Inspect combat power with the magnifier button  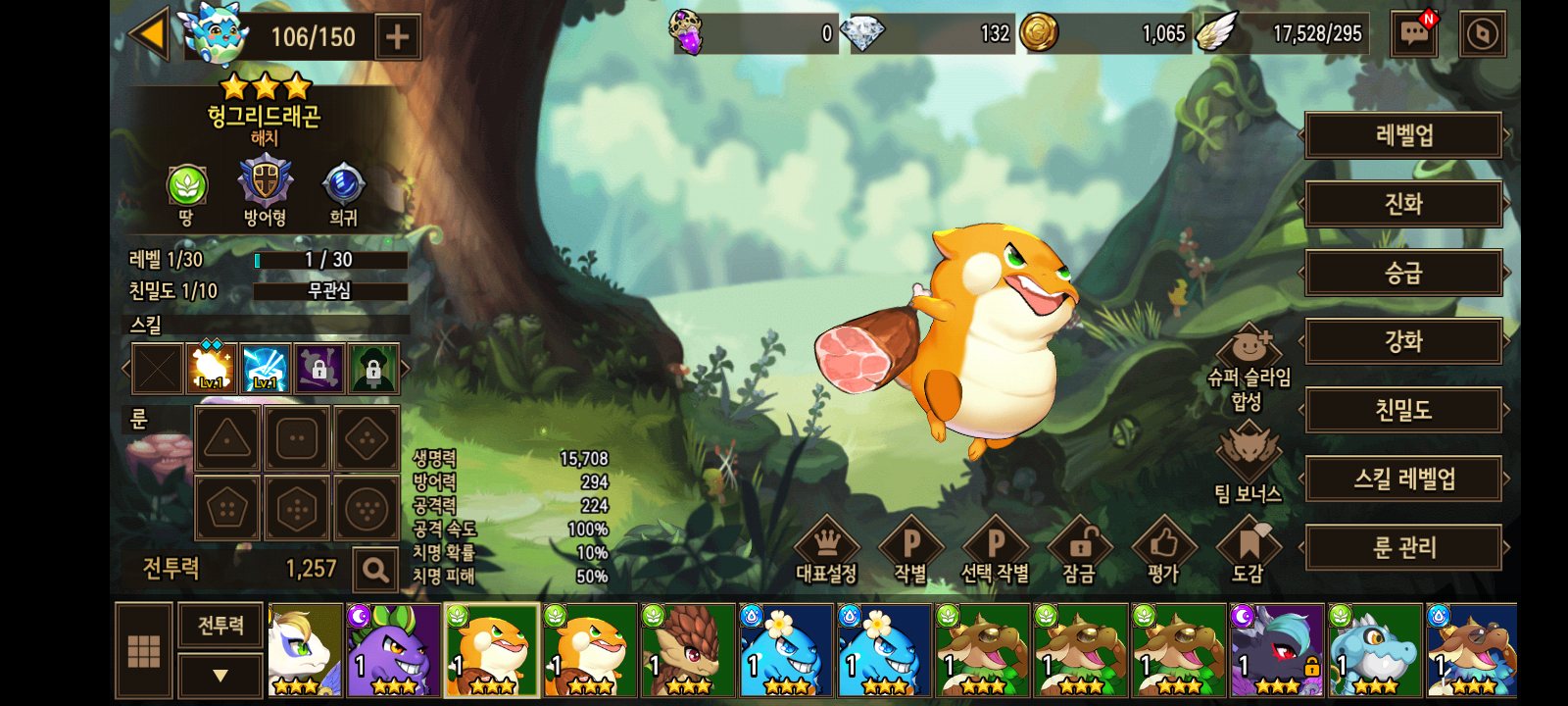[374, 569]
